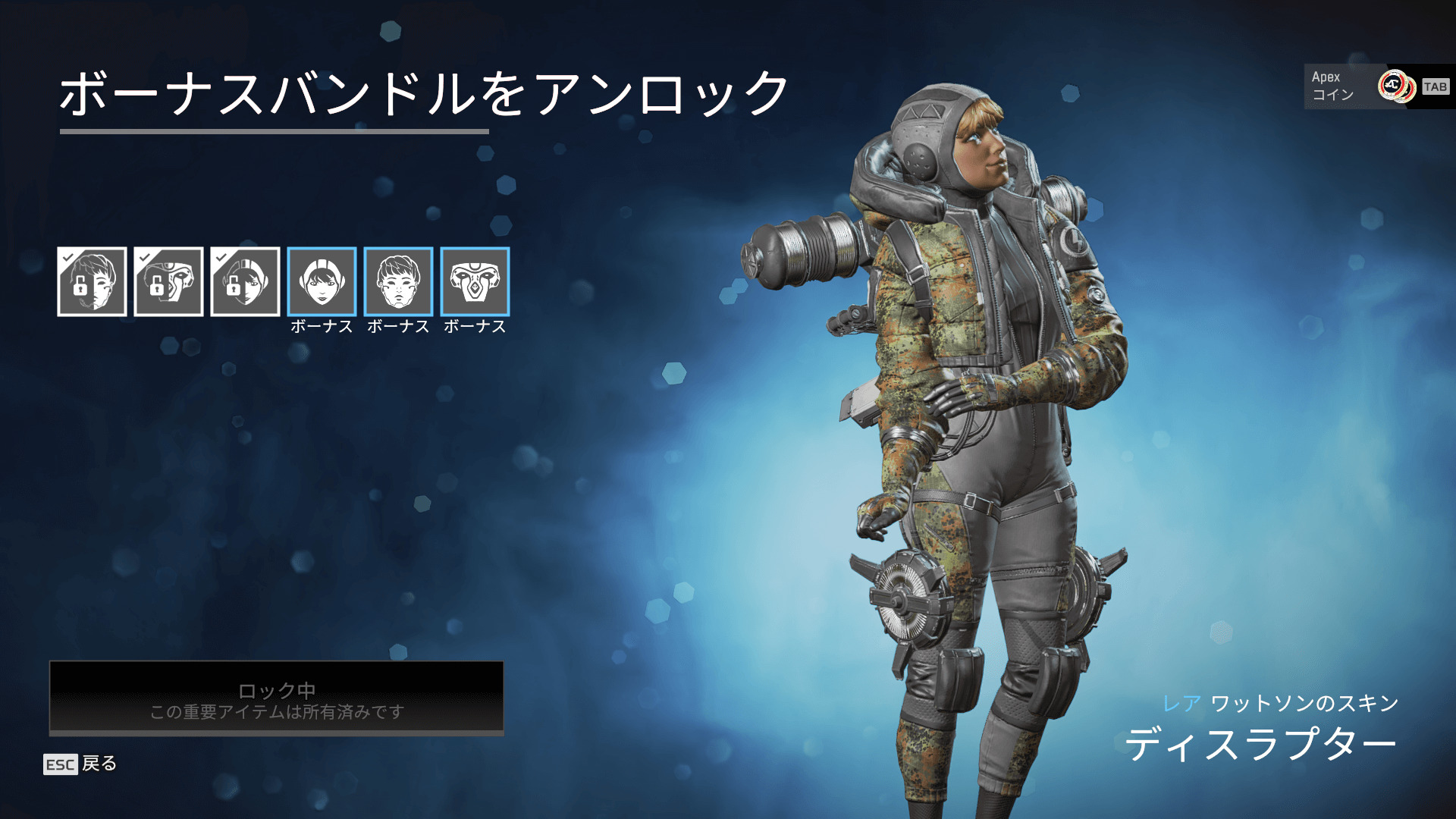The width and height of the screenshot is (1456, 819).
Task: Select the owned Revenant item with padlock
Action: (x=168, y=281)
